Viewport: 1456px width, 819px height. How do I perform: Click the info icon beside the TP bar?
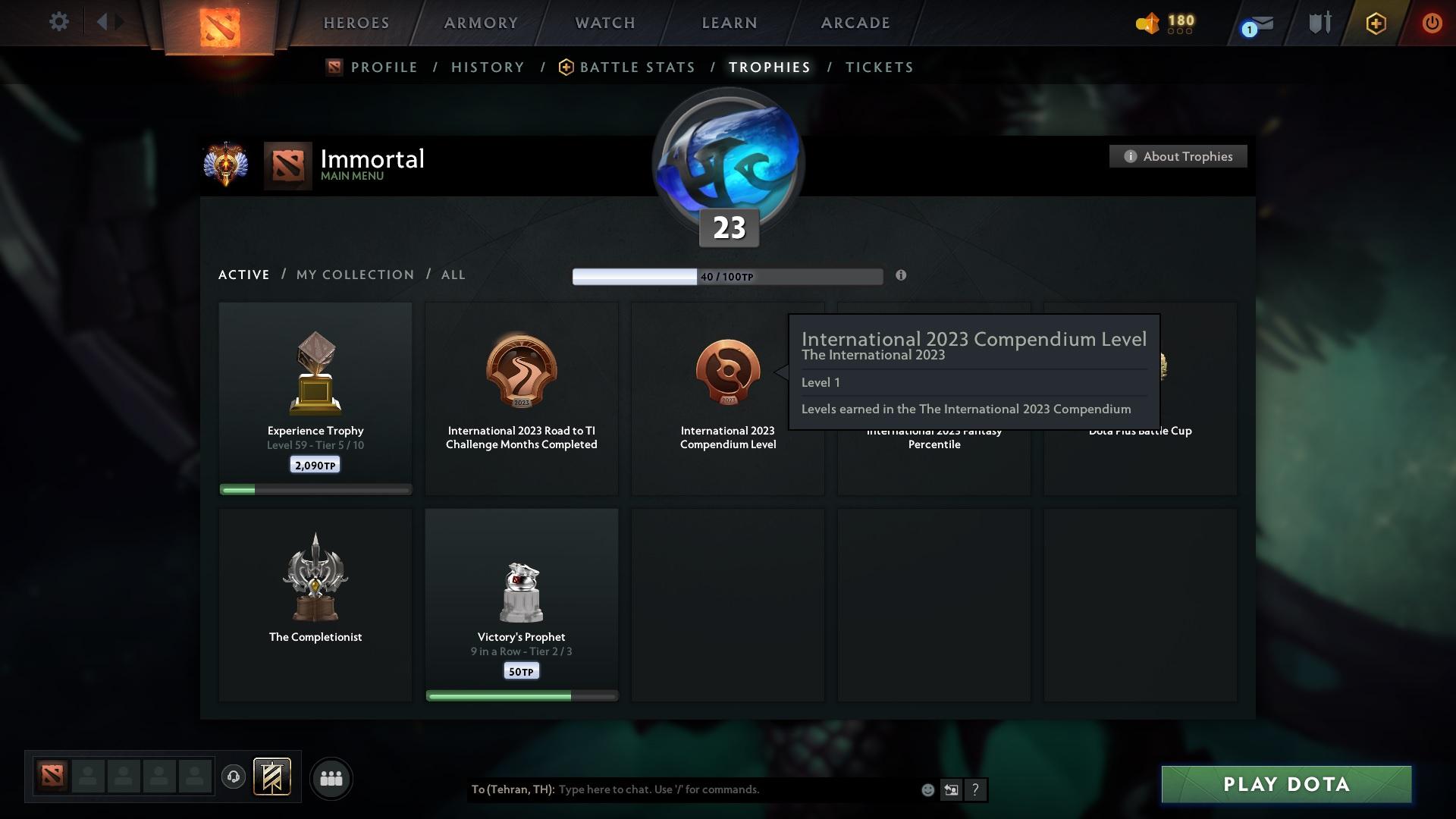coord(902,276)
